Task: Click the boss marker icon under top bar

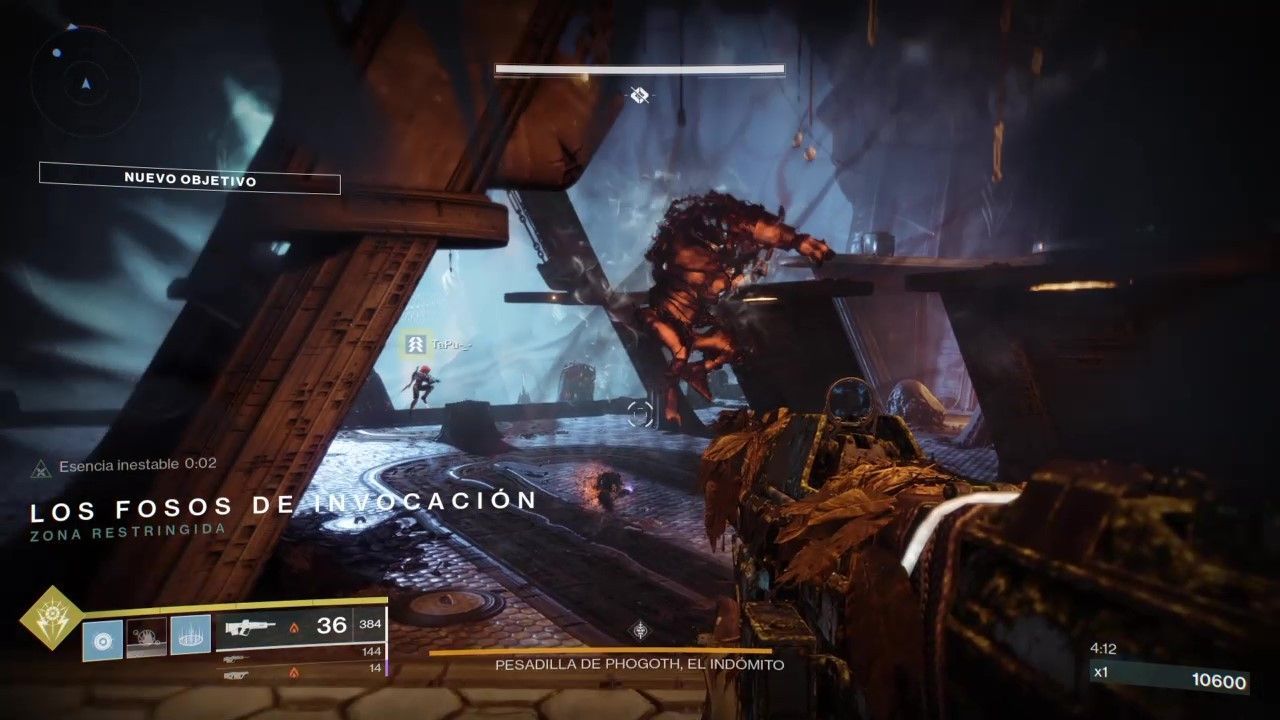Action: tap(640, 95)
